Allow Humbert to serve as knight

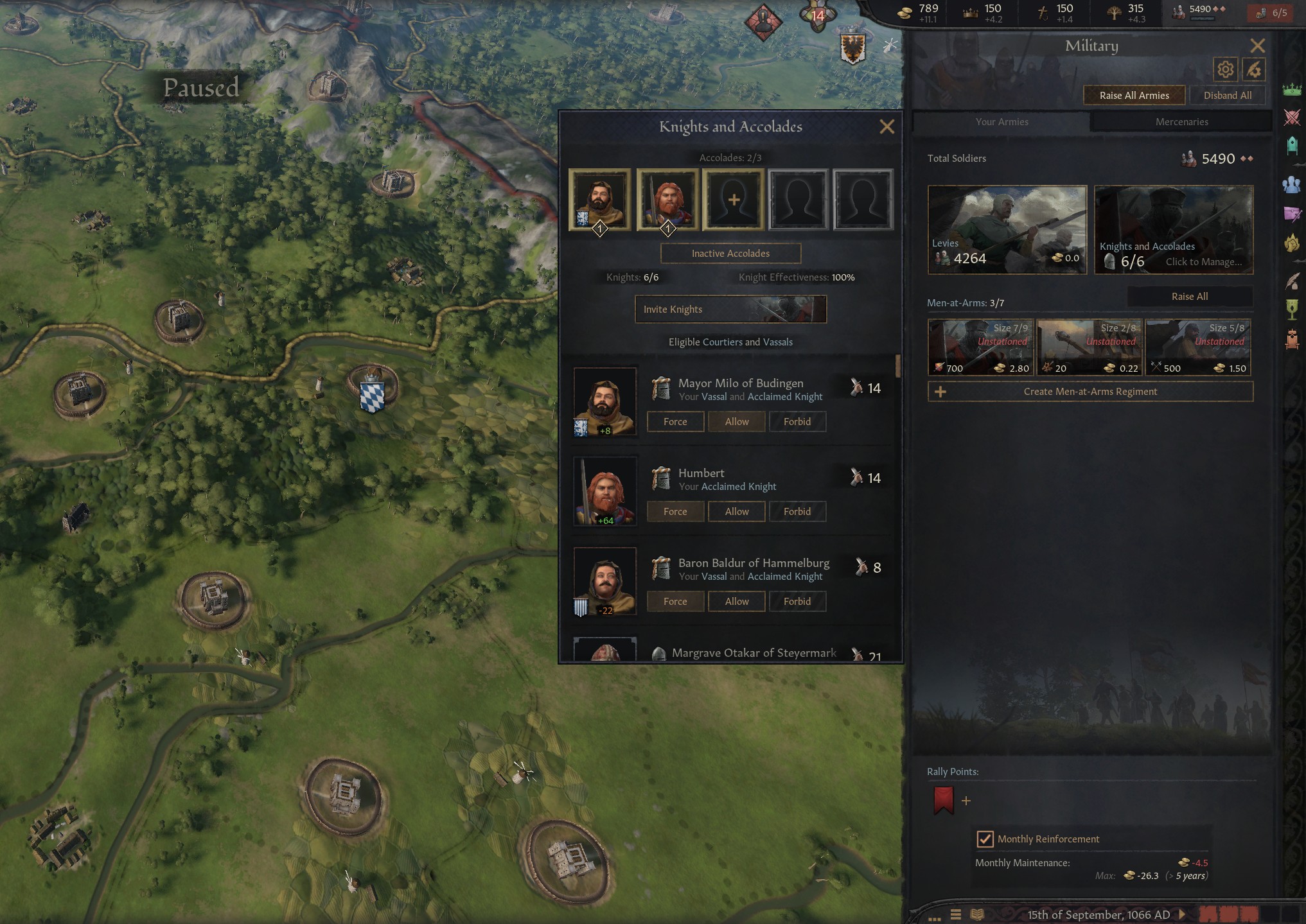pyautogui.click(x=737, y=512)
